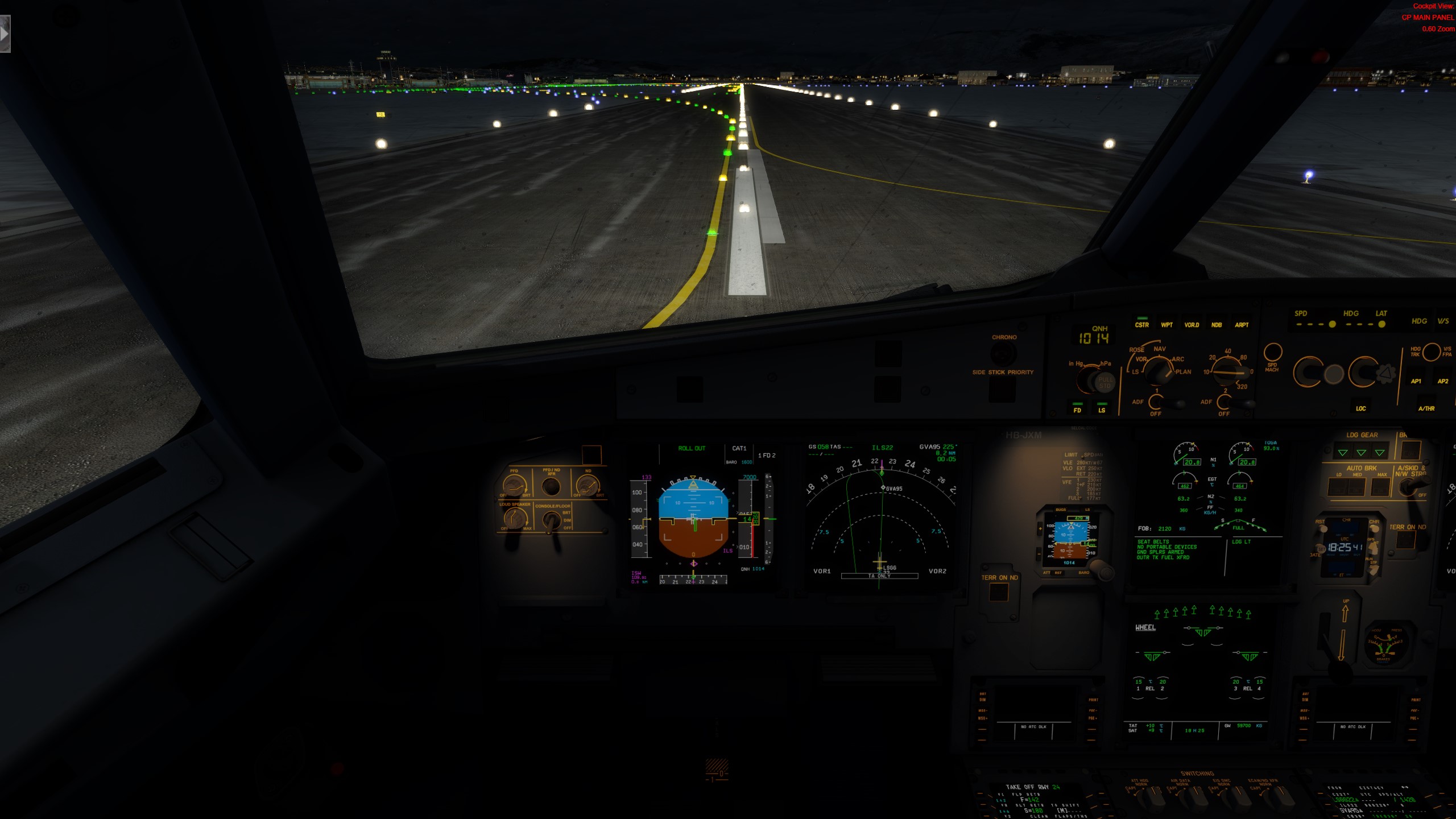Start the CHRONO button on the glareshield
Viewport: 1456px width, 819px height.
[1004, 353]
